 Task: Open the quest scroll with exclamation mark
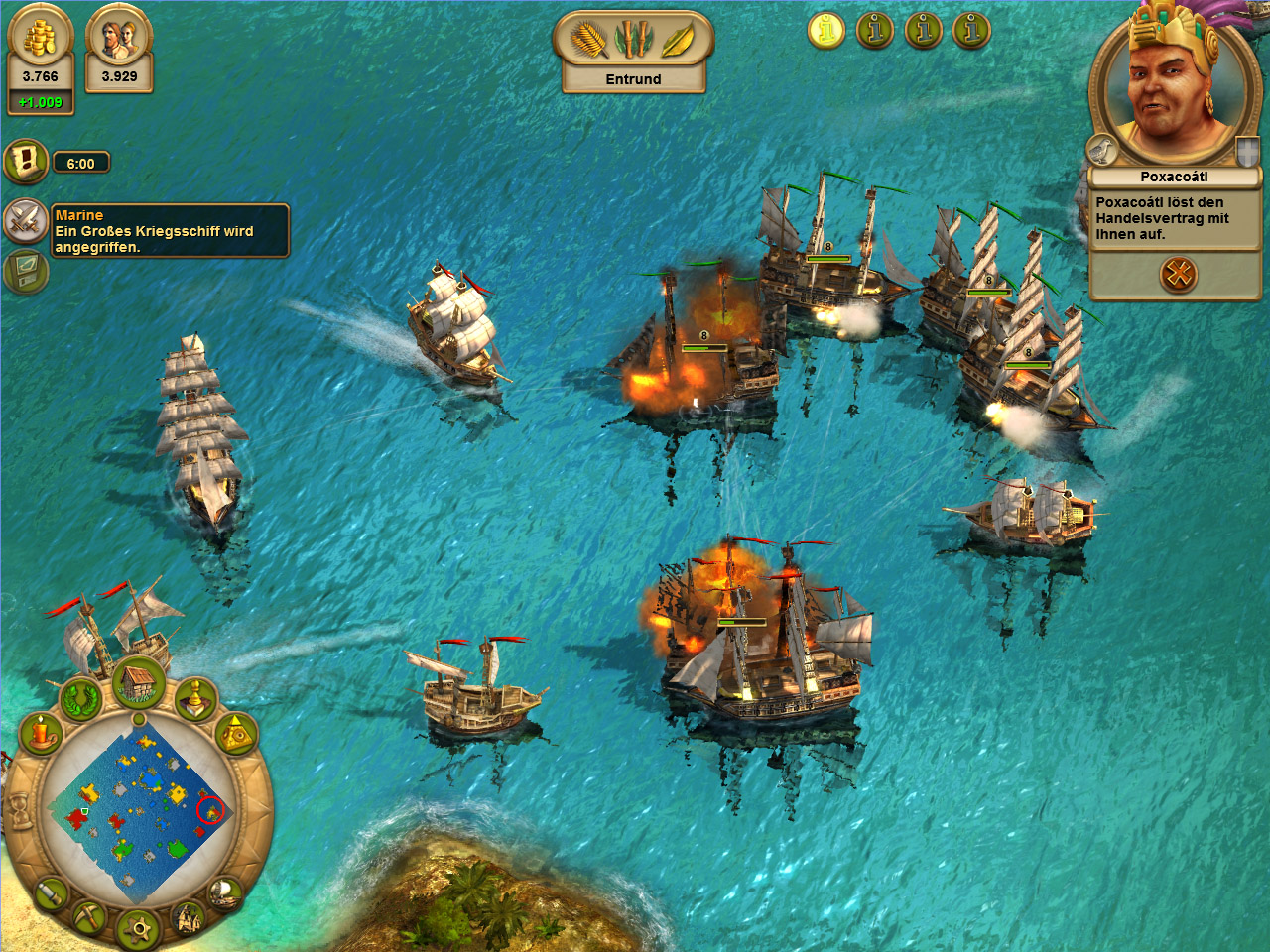pyautogui.click(x=26, y=162)
